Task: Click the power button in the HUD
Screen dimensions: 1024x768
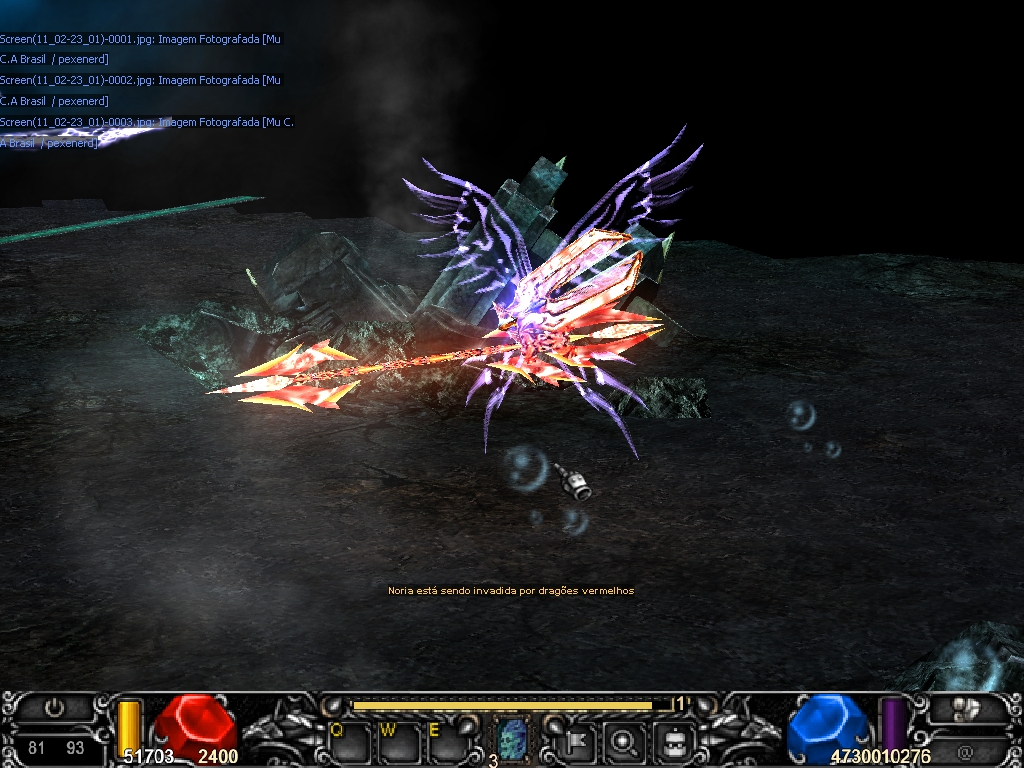Action: 55,708
